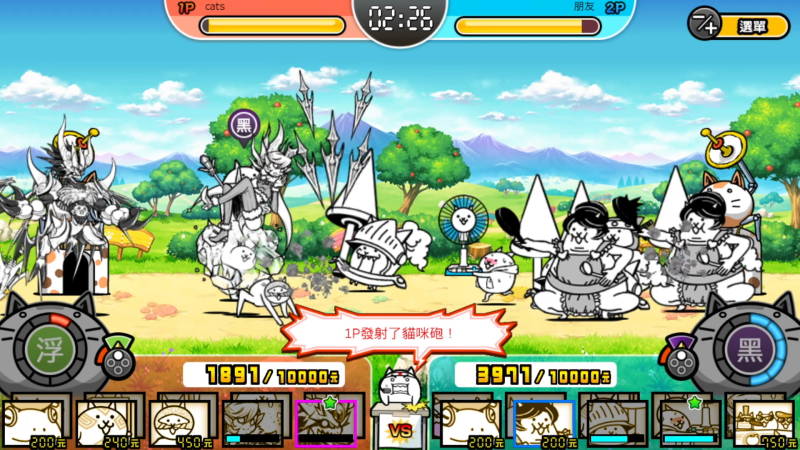Deploy 2P's 750元 unit
The height and width of the screenshot is (450, 800).
click(x=761, y=423)
